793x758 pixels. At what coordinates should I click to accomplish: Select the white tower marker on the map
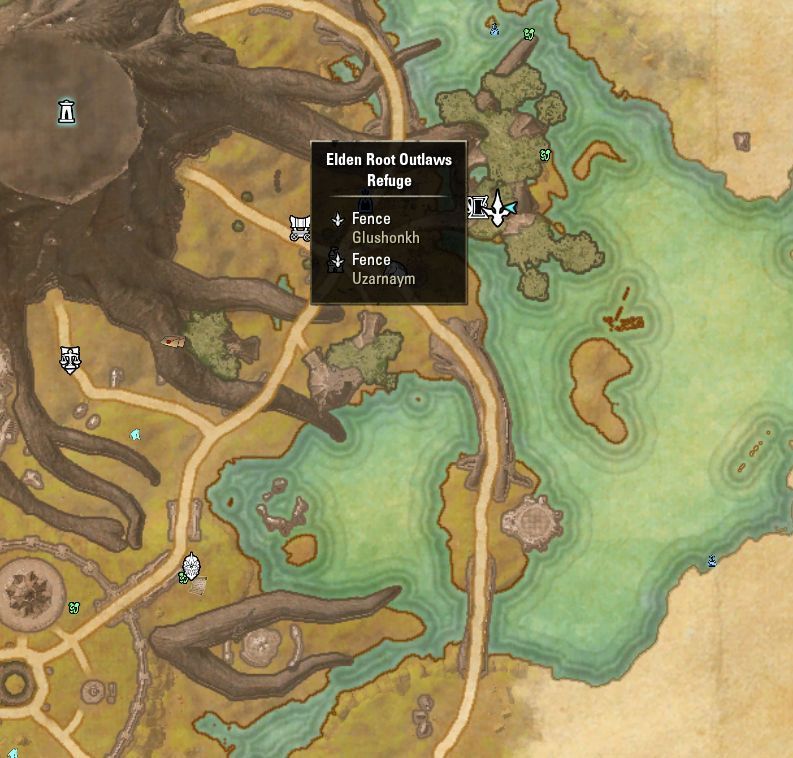pyautogui.click(x=66, y=111)
